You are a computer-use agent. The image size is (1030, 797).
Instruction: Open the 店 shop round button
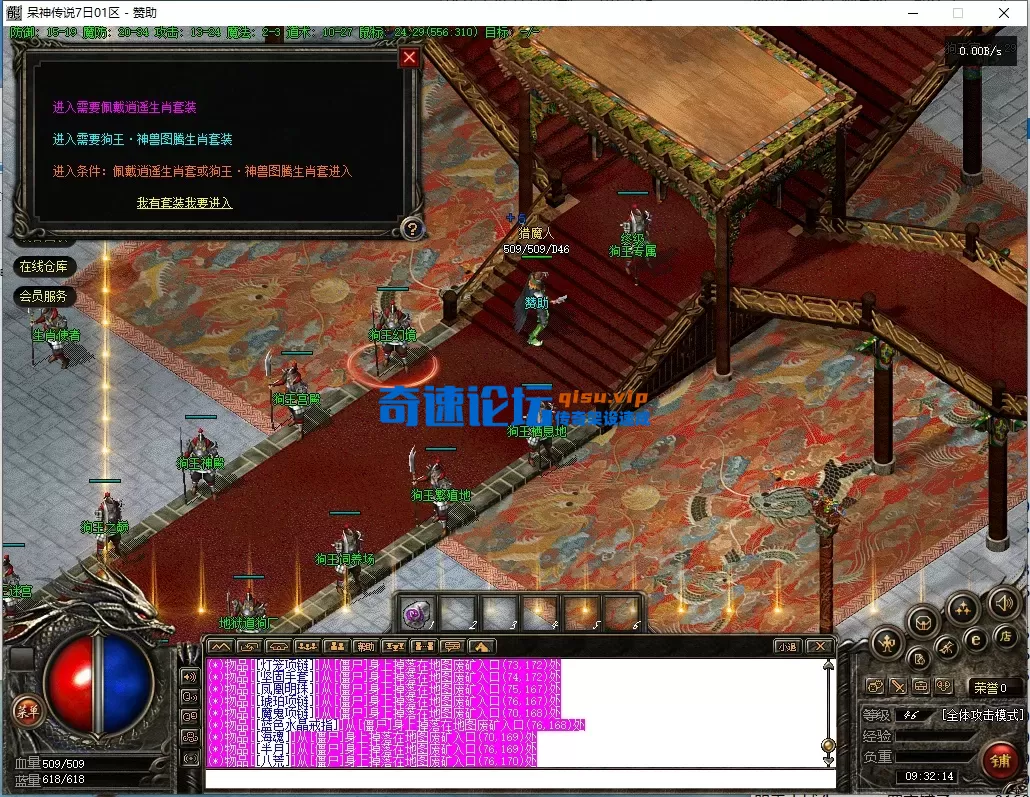pos(1005,636)
